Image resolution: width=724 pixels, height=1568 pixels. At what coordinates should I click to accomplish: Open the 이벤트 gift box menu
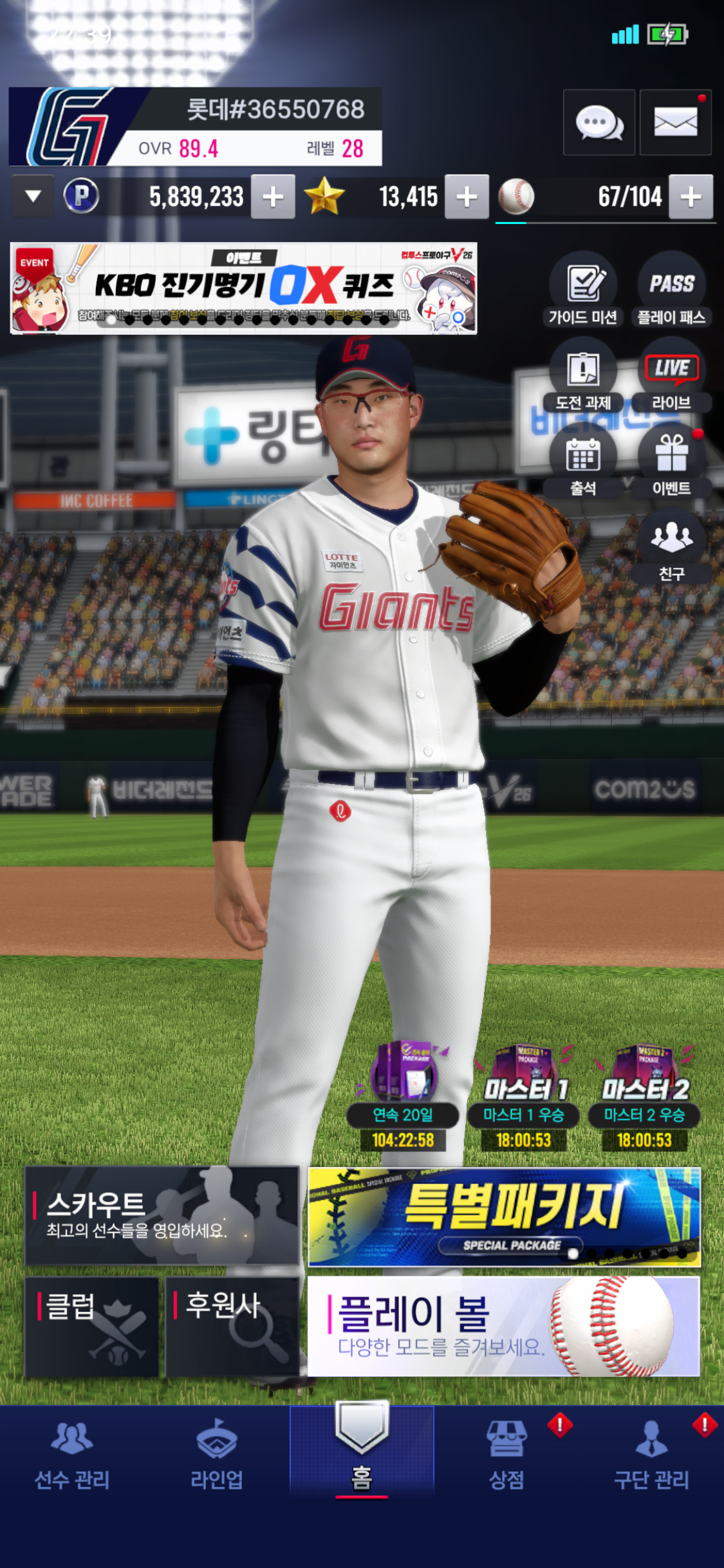(x=671, y=465)
